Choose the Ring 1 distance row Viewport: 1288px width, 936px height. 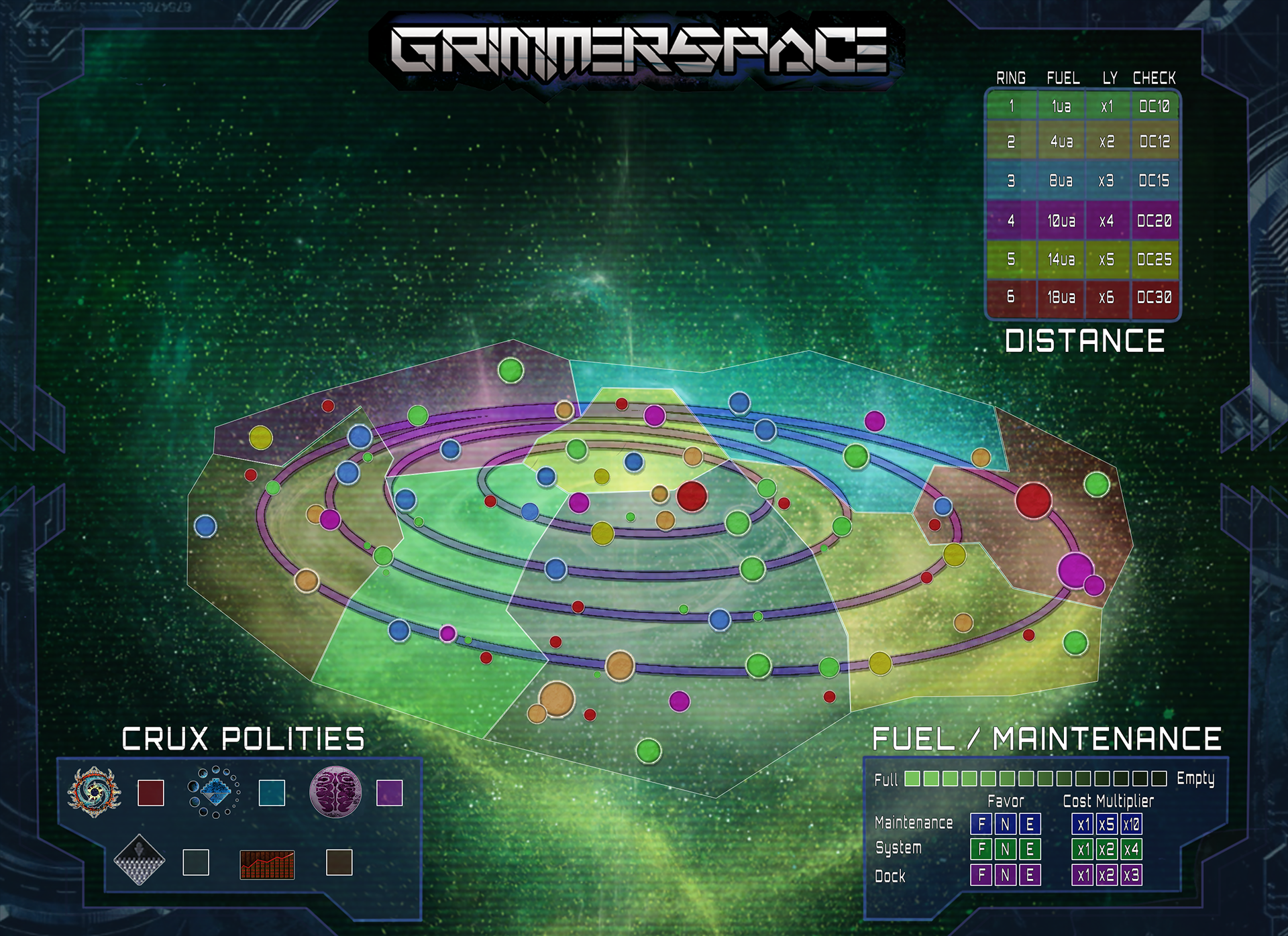(1083, 106)
